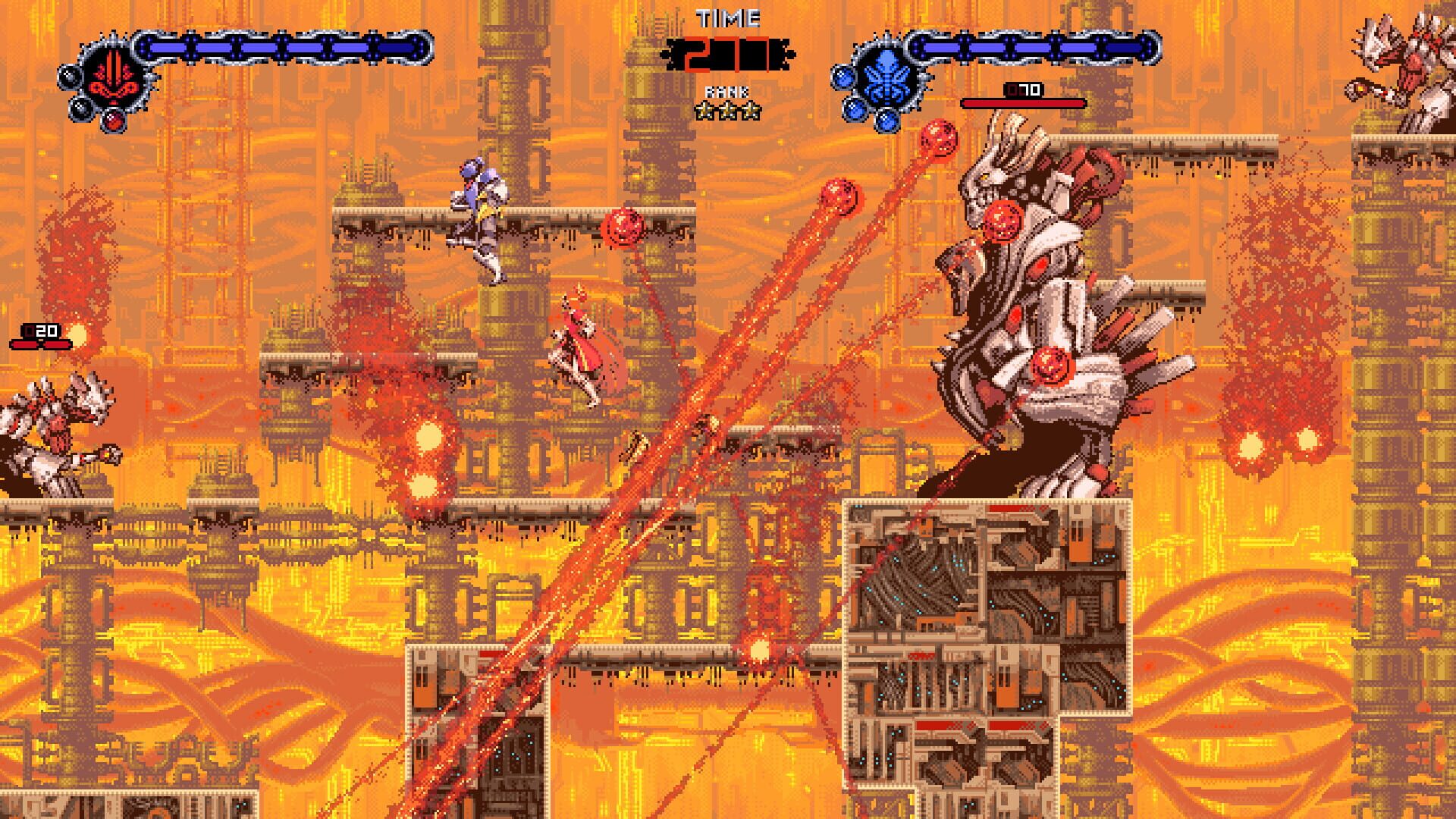1456x819 pixels.
Task: Select the red-caped jumping character mid-screen
Action: point(580,345)
